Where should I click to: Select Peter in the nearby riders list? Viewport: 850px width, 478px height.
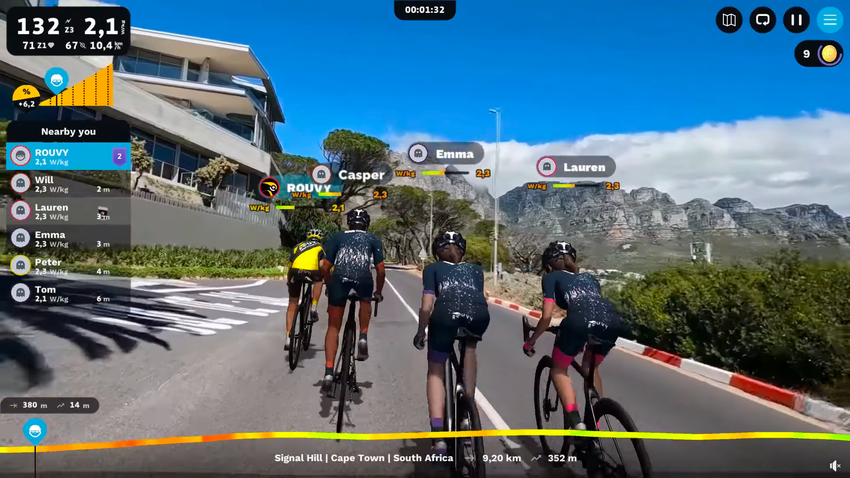[x=68, y=265]
